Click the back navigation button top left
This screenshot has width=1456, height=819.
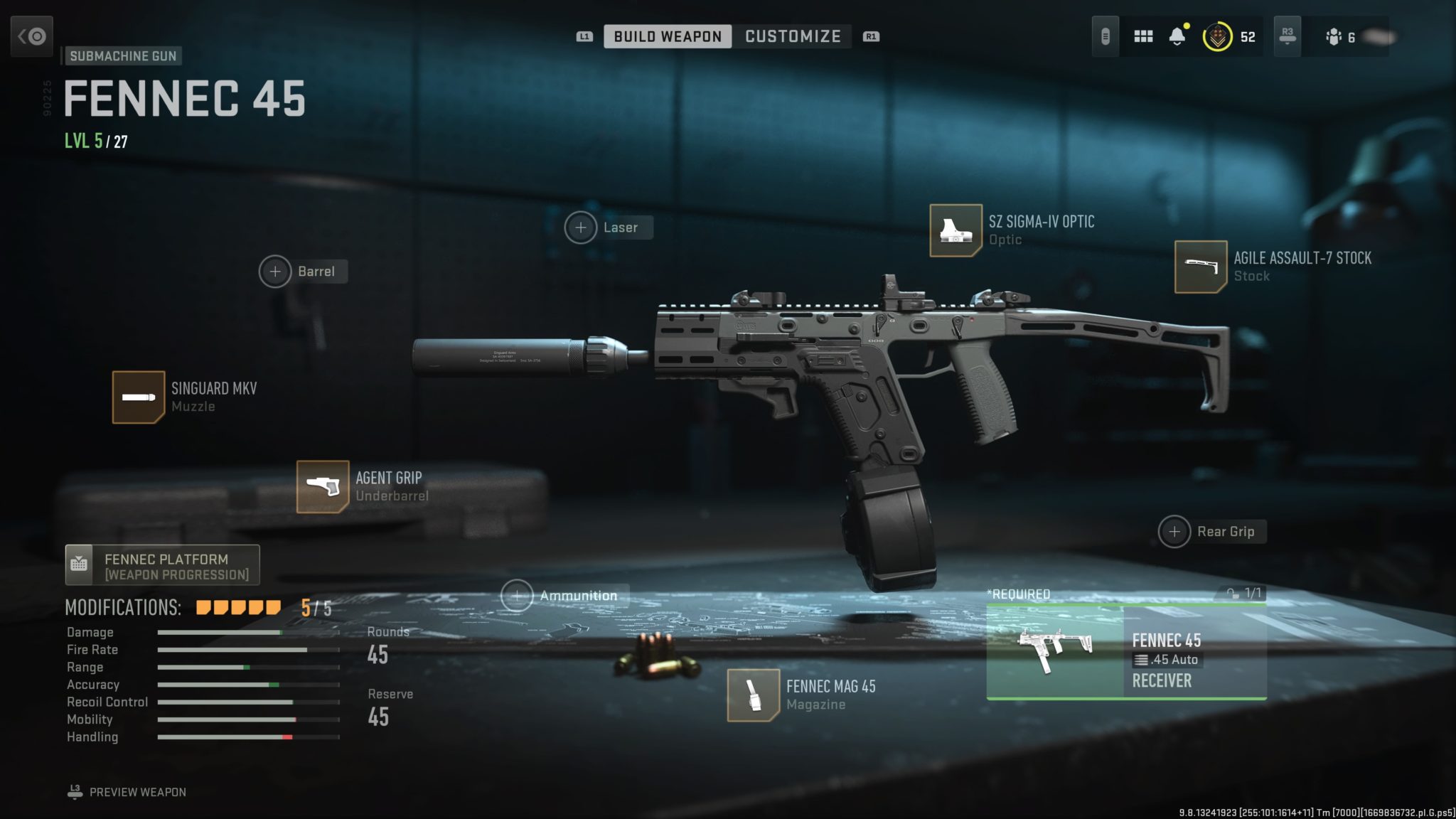point(33,36)
